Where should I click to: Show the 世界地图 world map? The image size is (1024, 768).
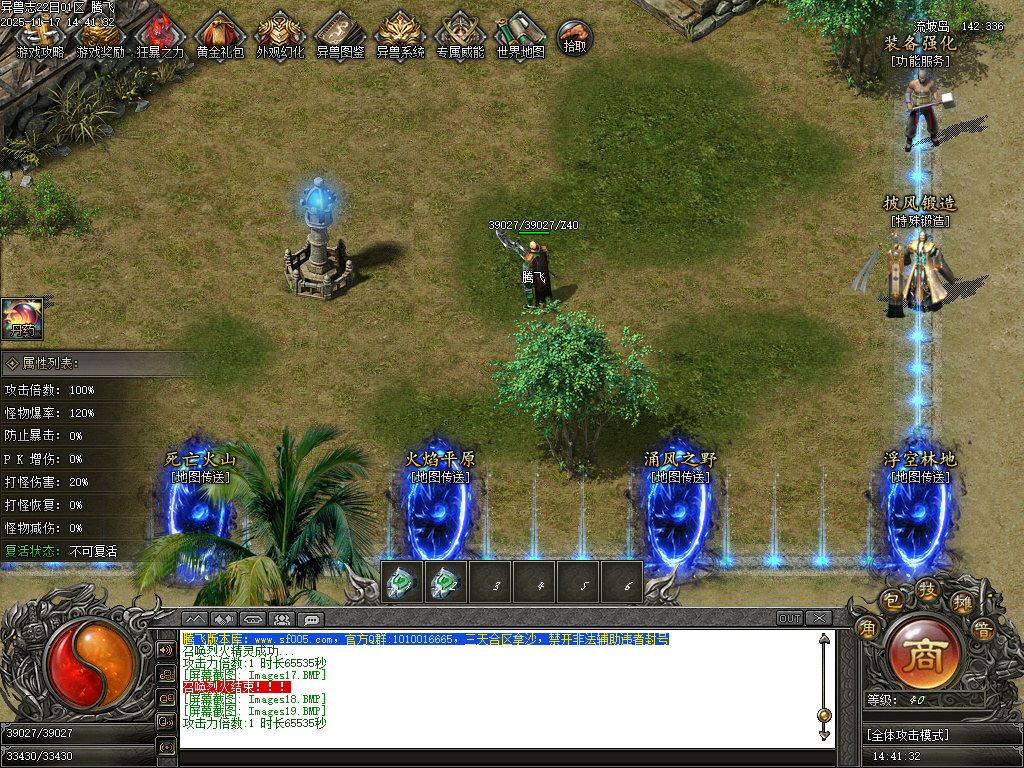(x=520, y=35)
